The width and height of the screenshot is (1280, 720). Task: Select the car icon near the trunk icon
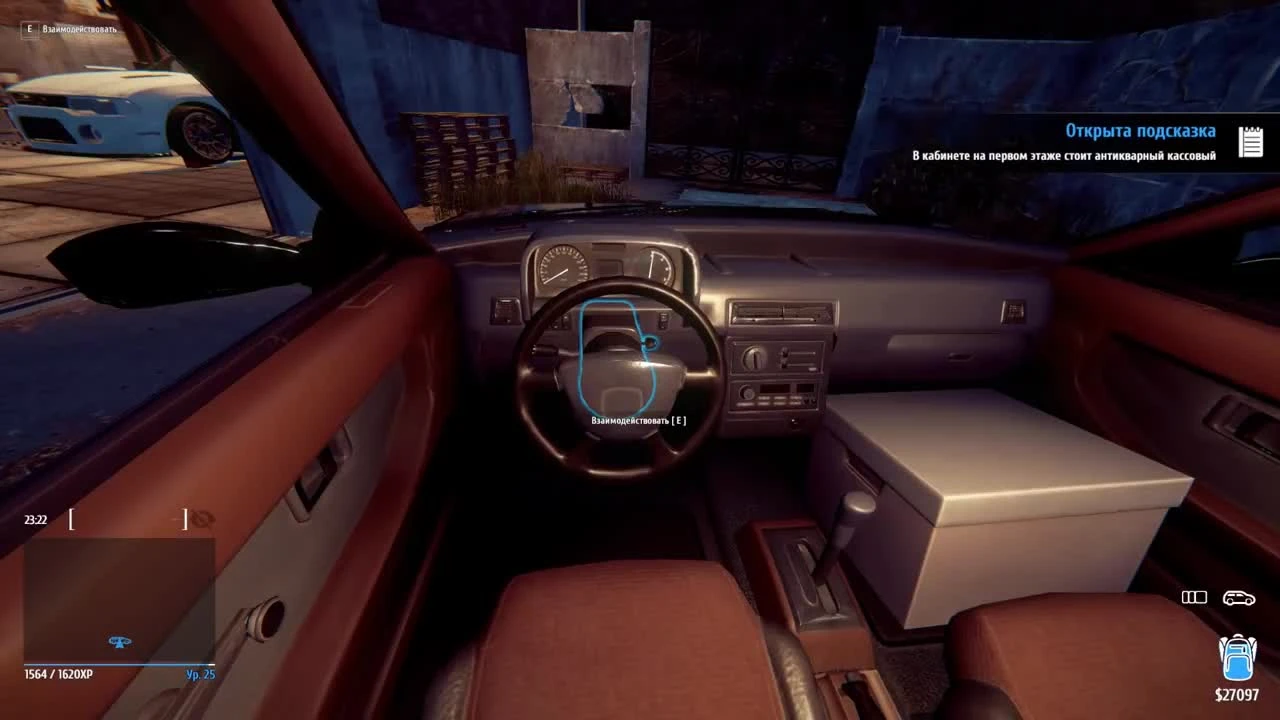coord(1239,597)
